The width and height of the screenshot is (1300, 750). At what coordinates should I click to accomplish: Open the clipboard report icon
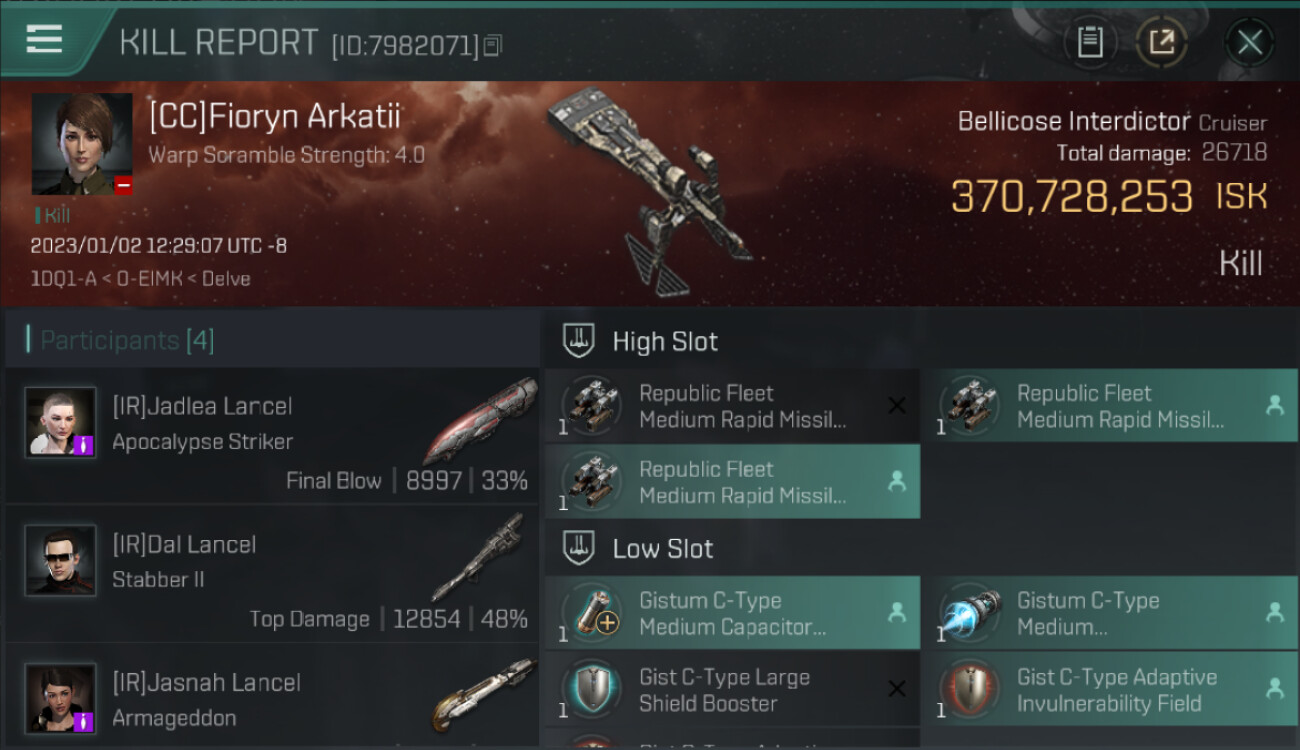point(1090,43)
